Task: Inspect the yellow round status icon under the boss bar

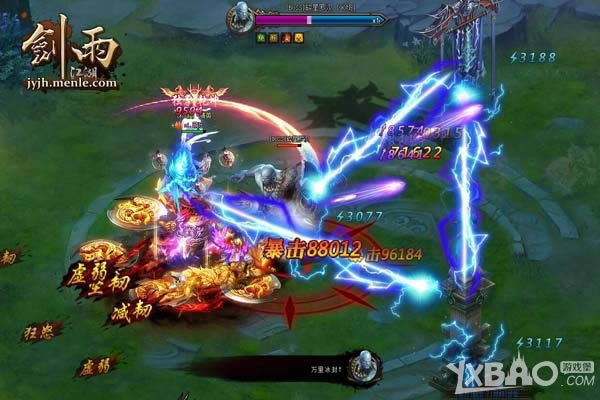Action: tap(297, 37)
